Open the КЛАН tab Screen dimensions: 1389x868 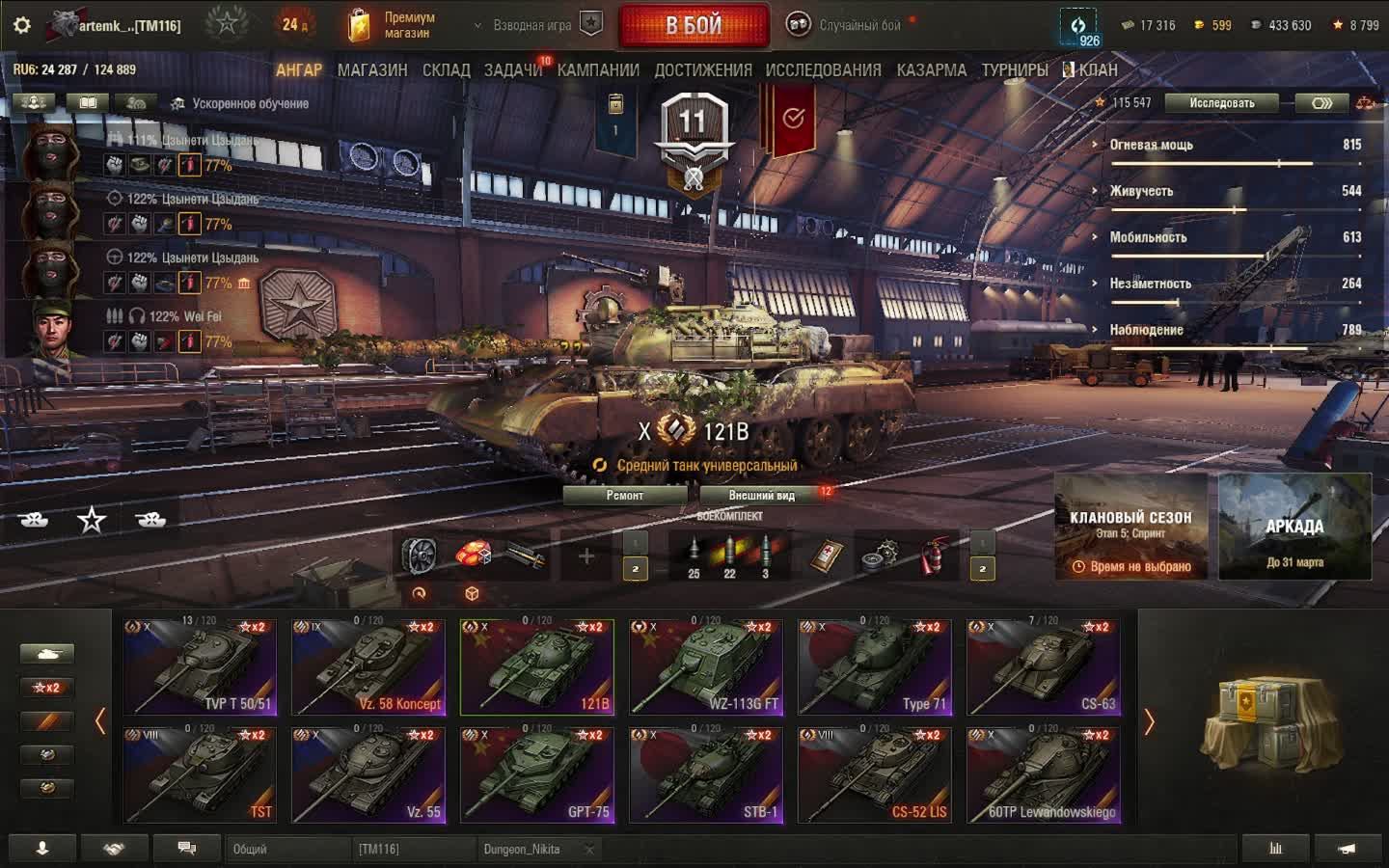click(x=1098, y=70)
